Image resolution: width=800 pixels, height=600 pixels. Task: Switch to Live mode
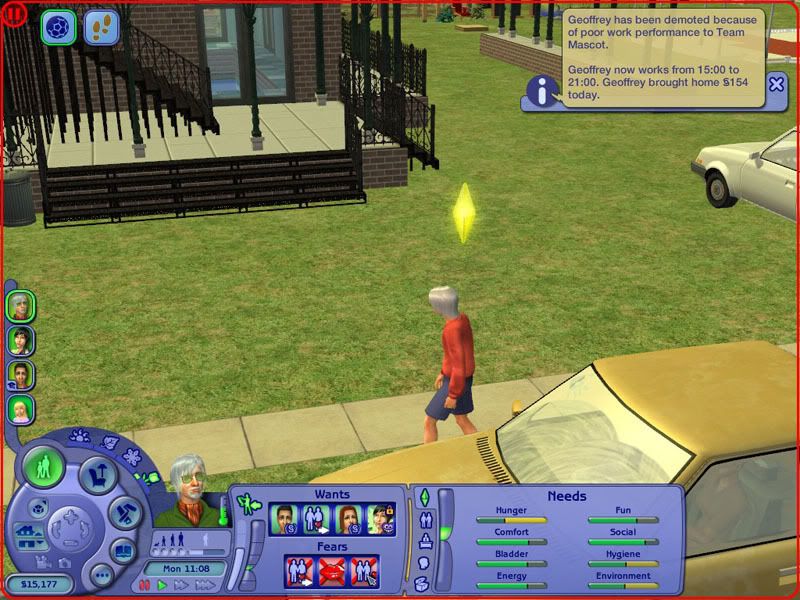coord(43,467)
